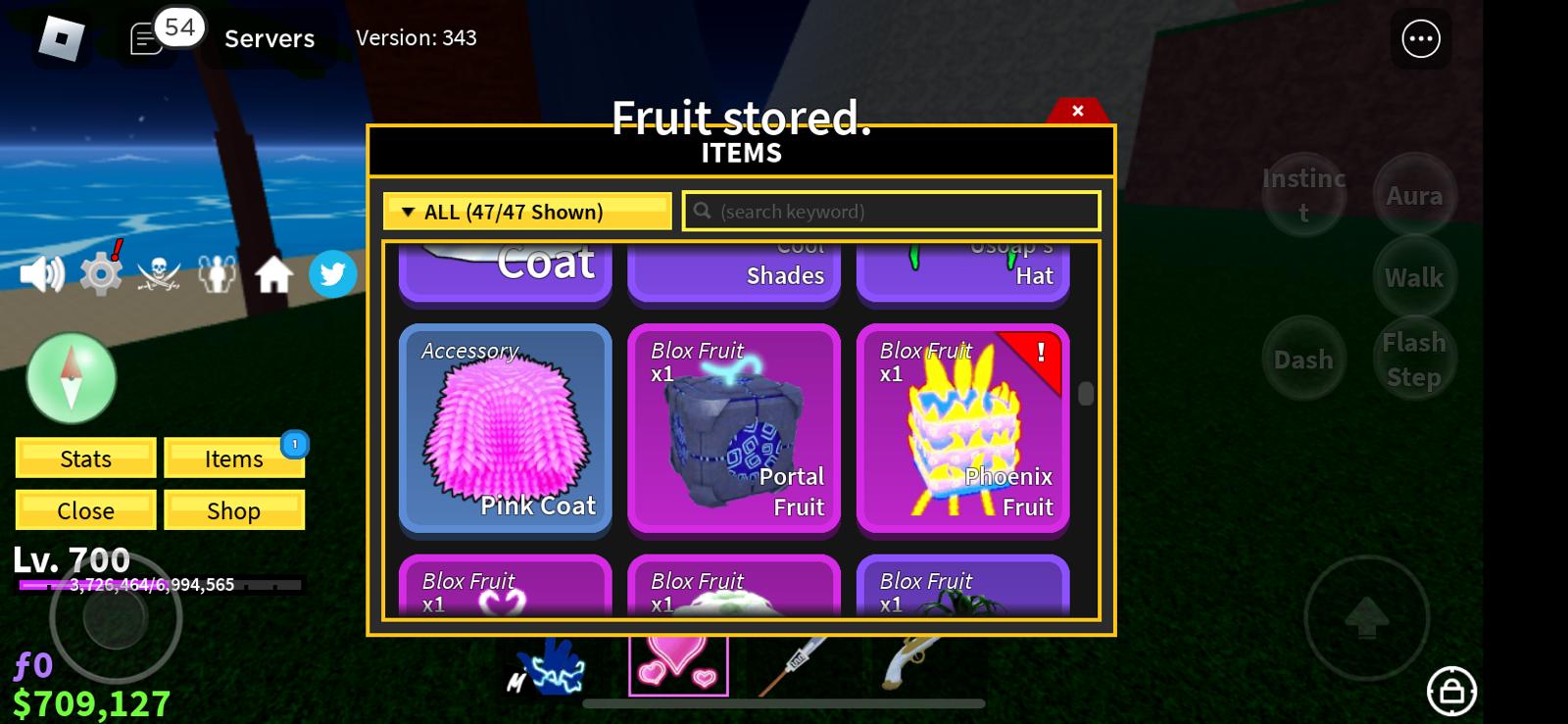Open the Stats panel
The height and width of the screenshot is (724, 1568).
click(86, 459)
